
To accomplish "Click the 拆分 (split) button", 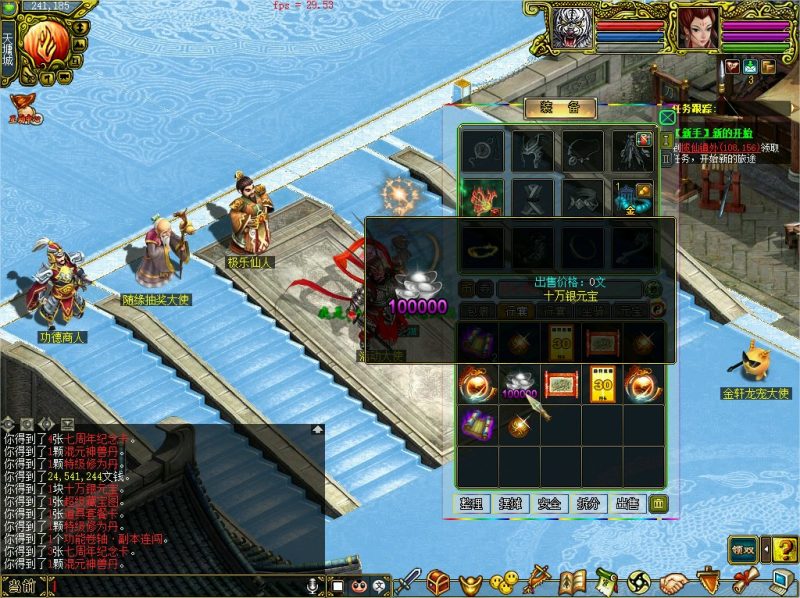I will point(587,504).
